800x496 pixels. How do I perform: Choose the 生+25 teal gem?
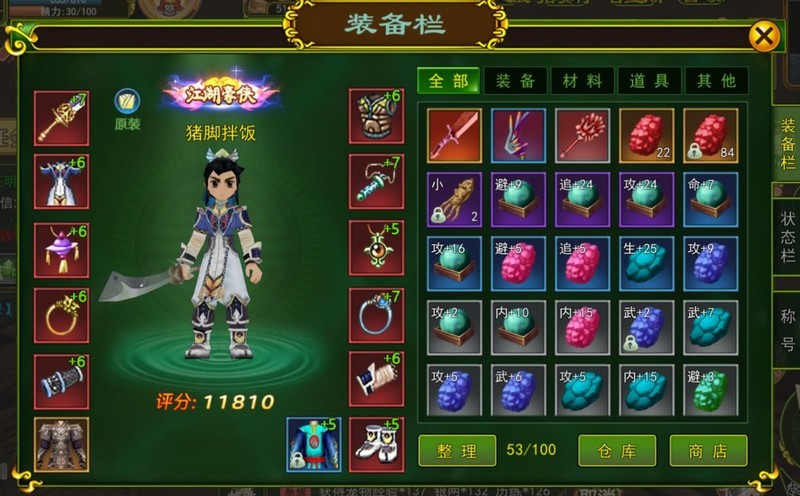646,263
